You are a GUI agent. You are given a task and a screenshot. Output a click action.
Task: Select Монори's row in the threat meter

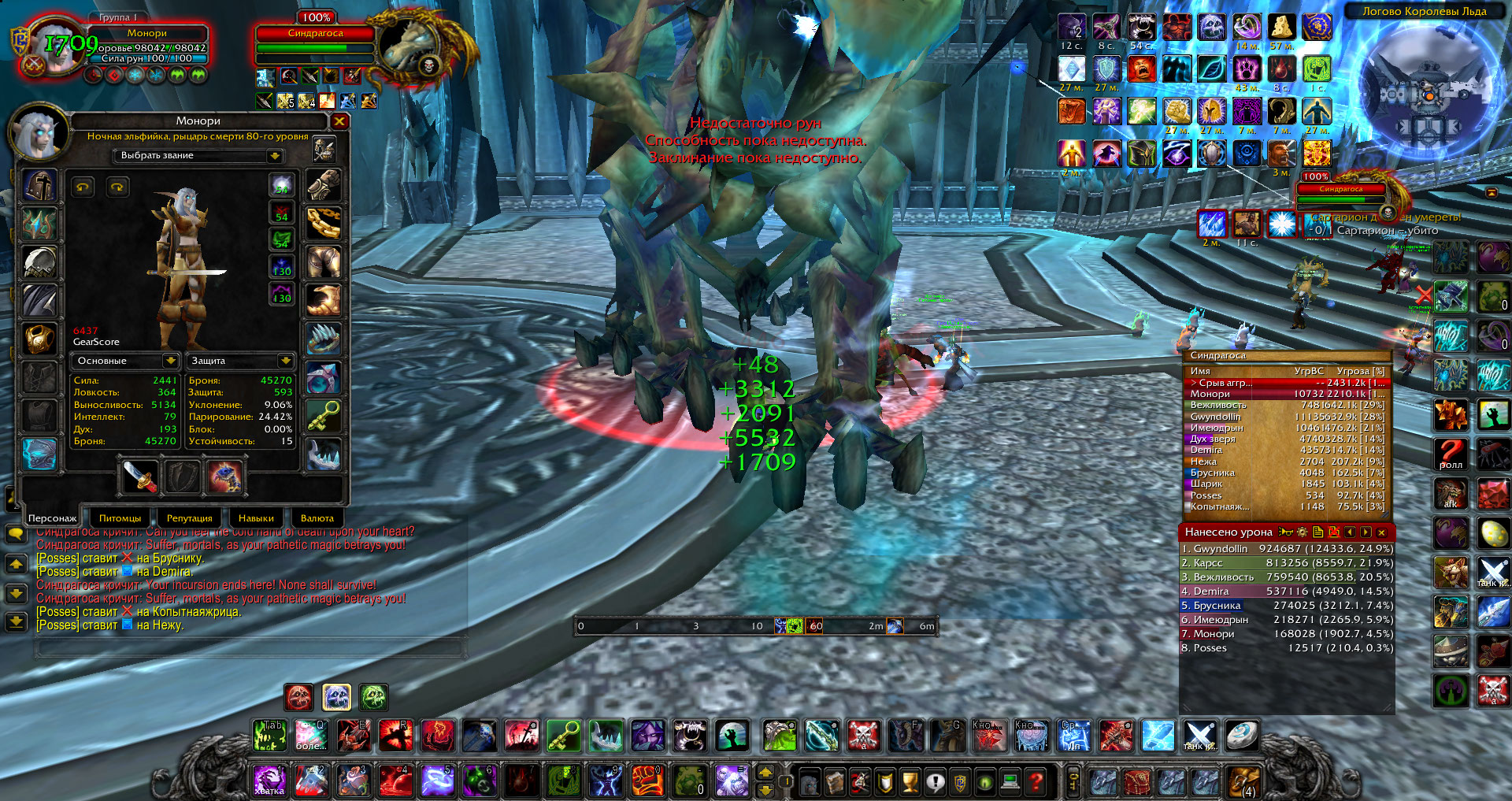pos(1286,394)
